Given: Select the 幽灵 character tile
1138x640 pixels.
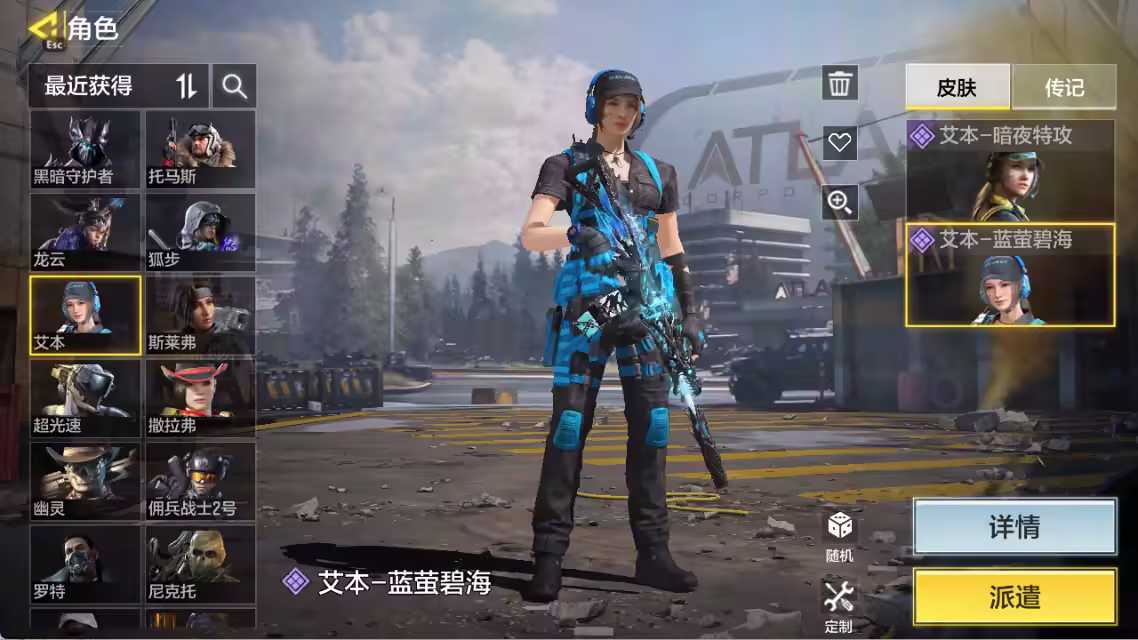Looking at the screenshot, I should [85, 481].
